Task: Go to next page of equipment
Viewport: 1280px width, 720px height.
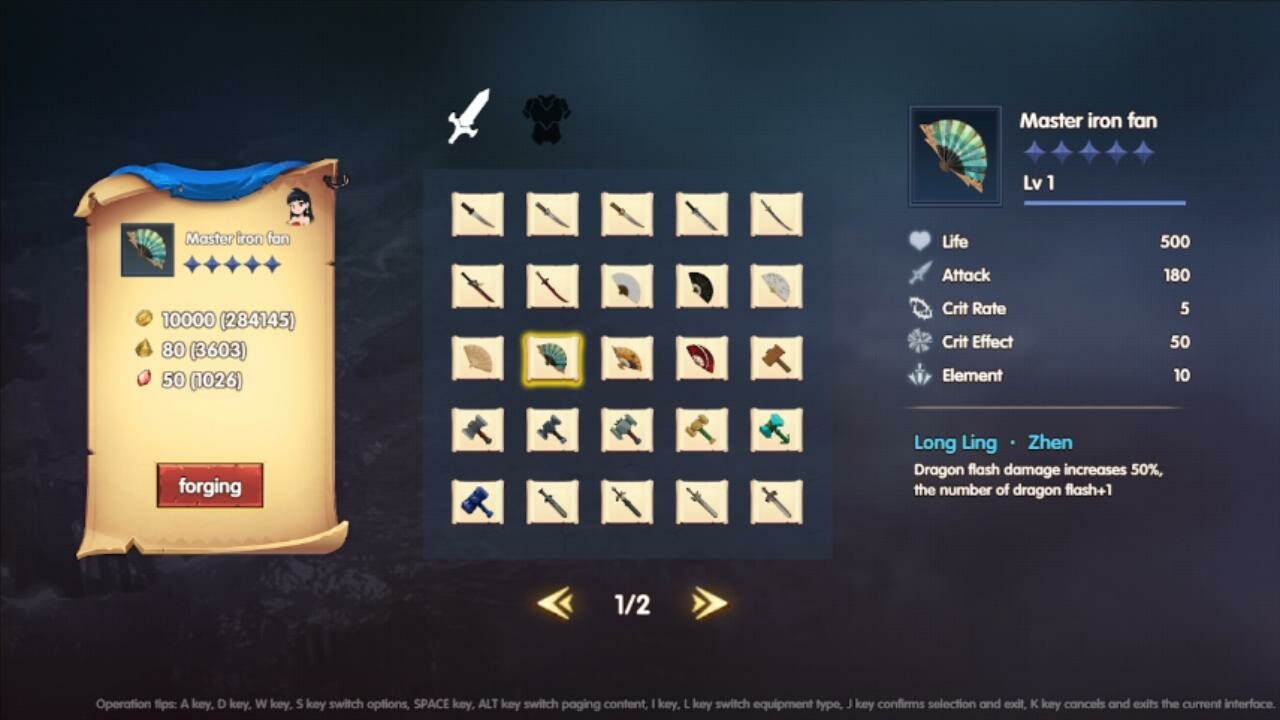Action: (x=708, y=604)
